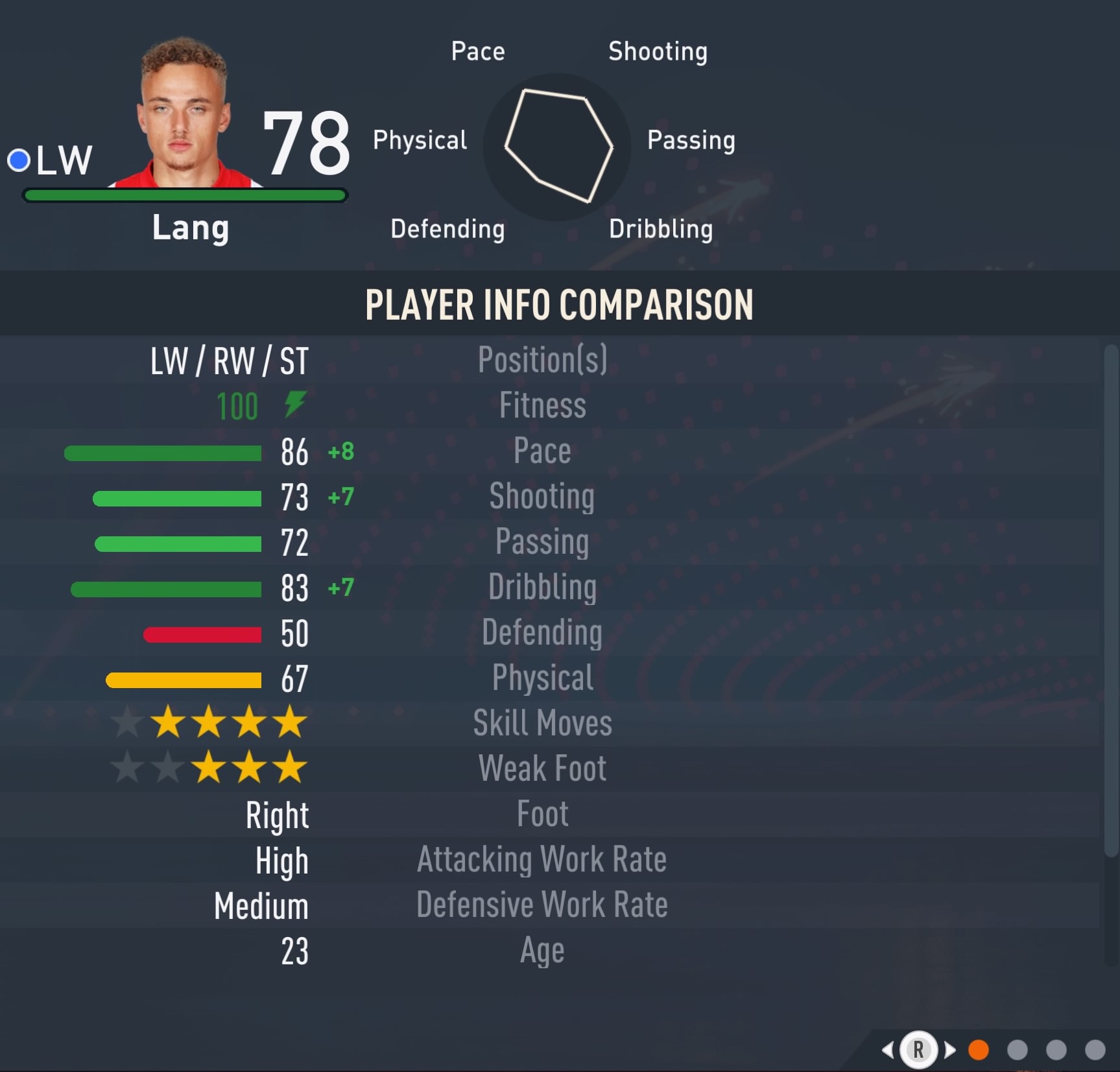
Task: Click the green Pace stat bar
Action: pos(162,453)
